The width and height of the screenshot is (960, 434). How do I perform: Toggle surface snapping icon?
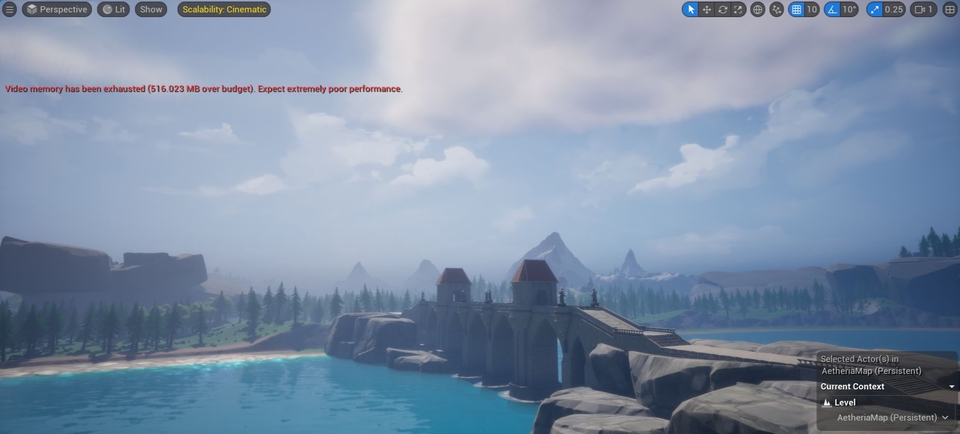777,9
